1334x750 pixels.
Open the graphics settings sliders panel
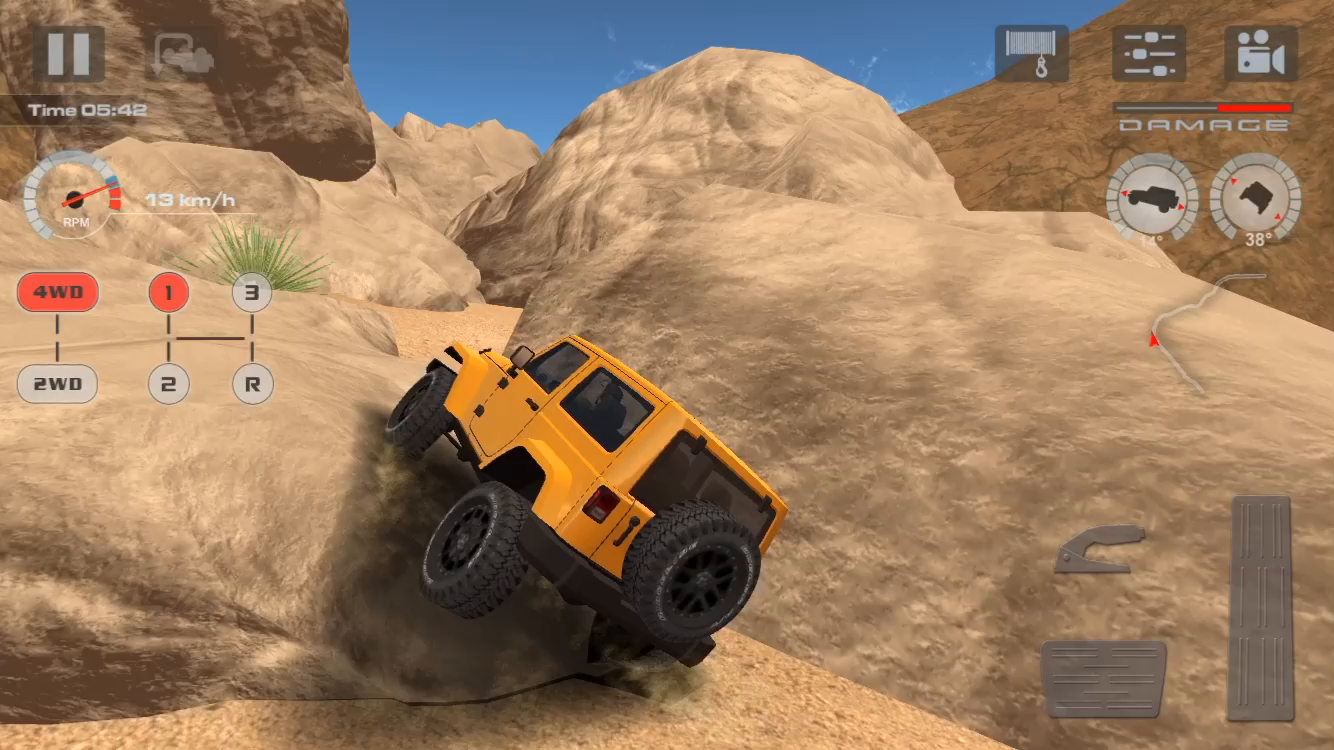[x=1148, y=54]
